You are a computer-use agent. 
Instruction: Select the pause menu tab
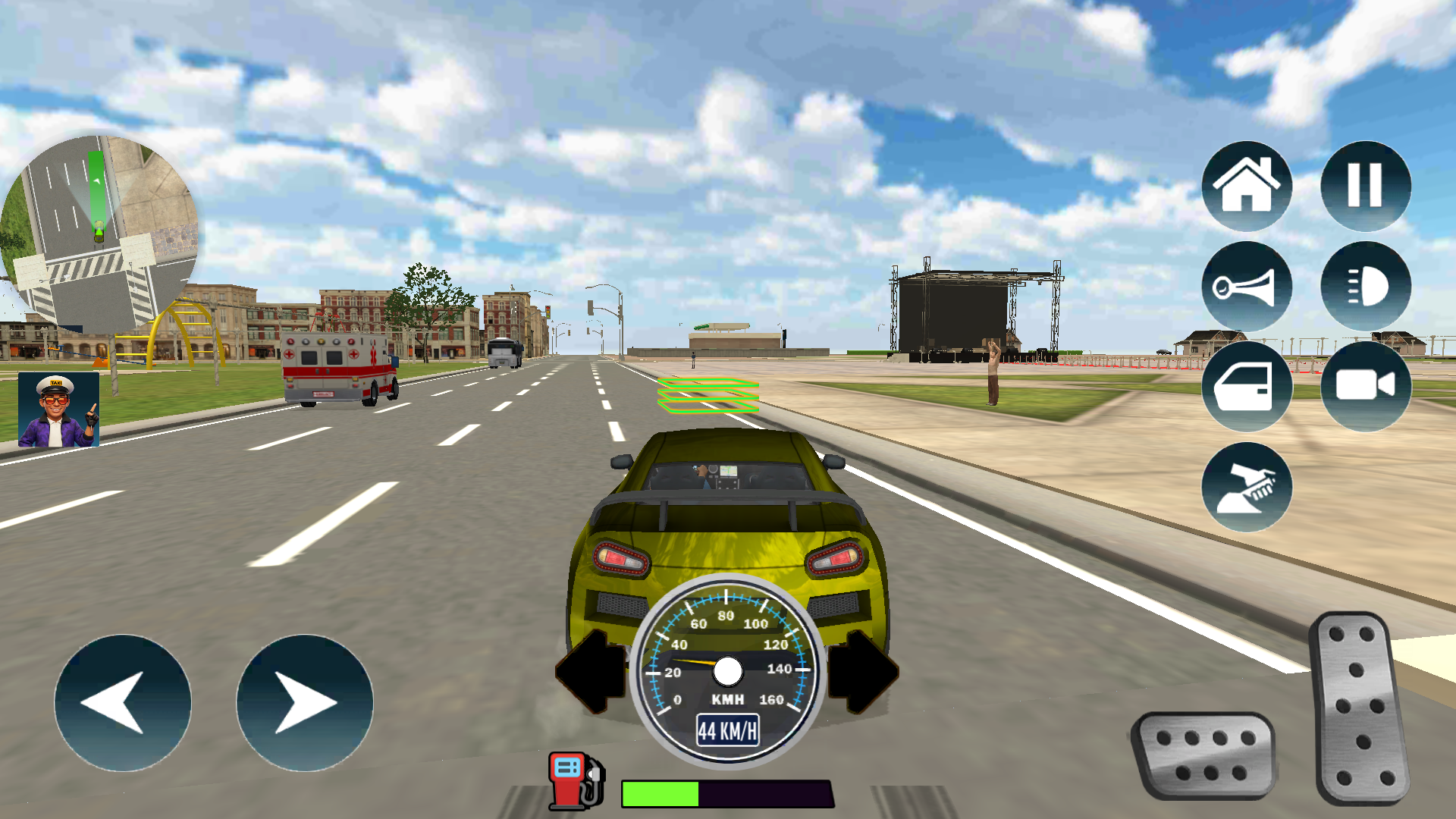pyautogui.click(x=1365, y=184)
